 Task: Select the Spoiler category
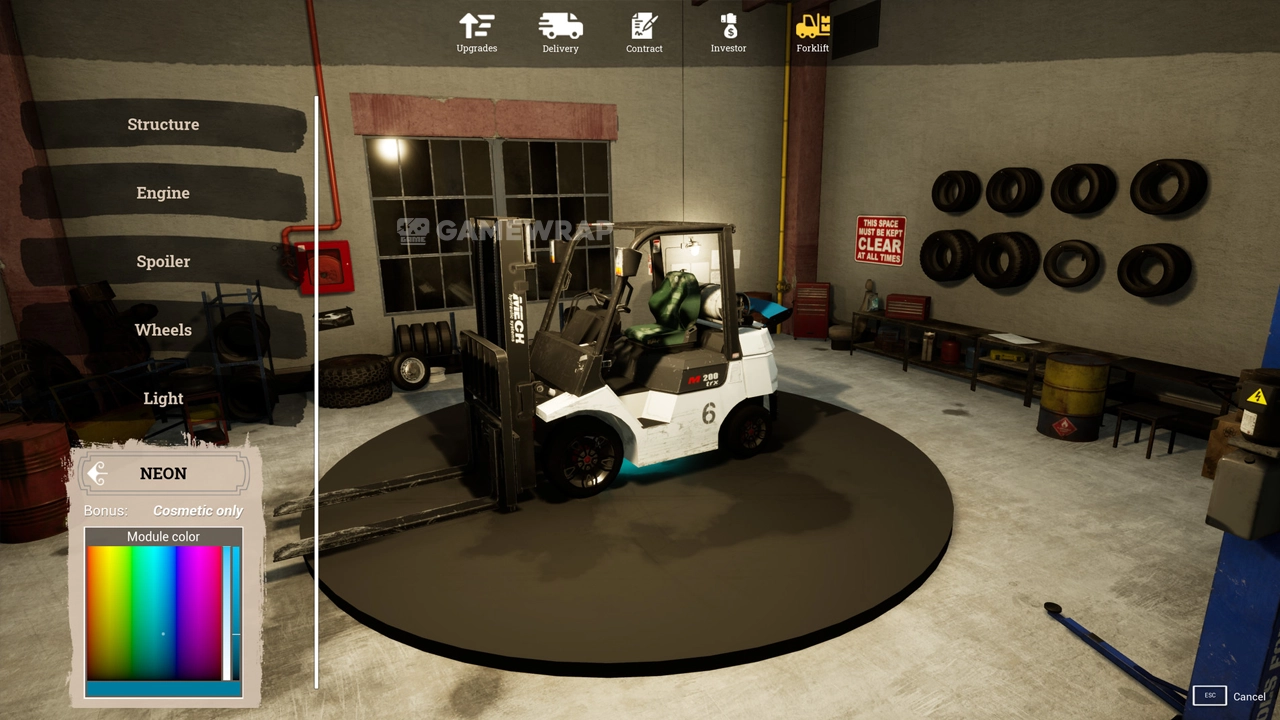pyautogui.click(x=163, y=262)
